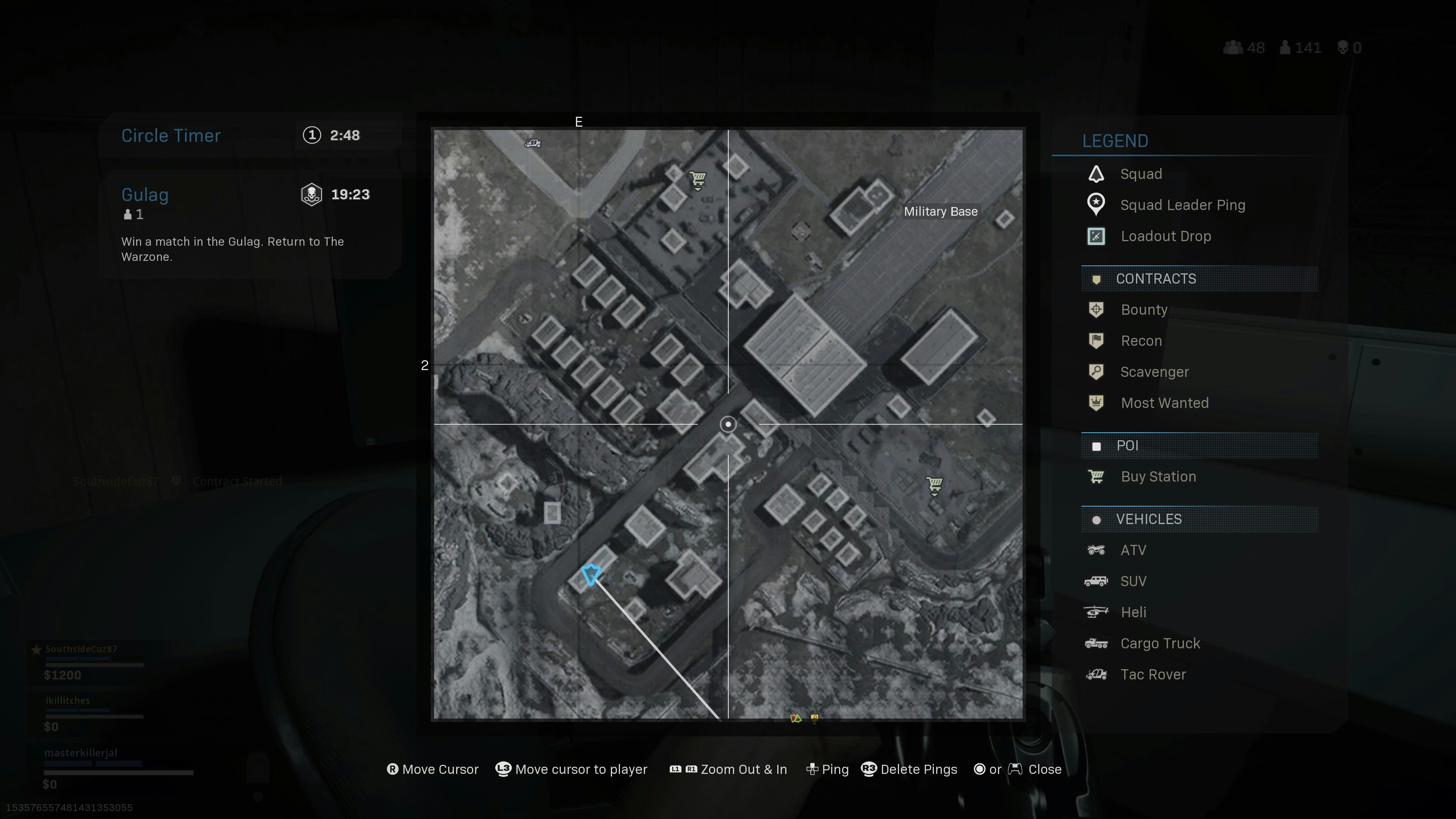
Task: Select the Tac Rover legend entry
Action: [1153, 674]
